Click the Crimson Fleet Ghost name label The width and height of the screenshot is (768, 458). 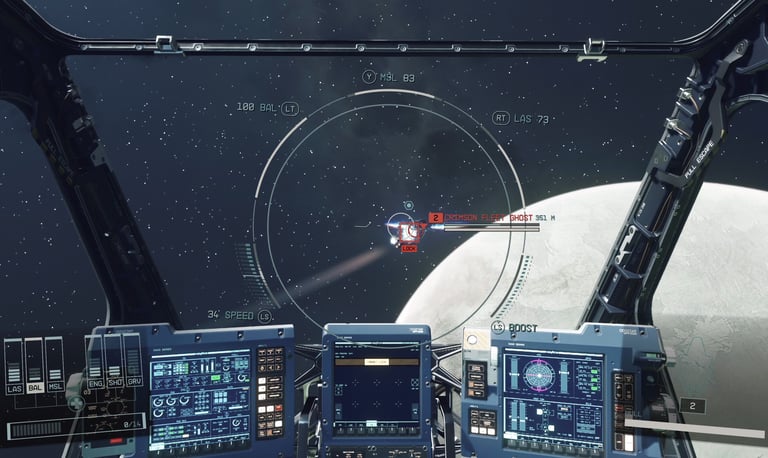click(x=490, y=217)
